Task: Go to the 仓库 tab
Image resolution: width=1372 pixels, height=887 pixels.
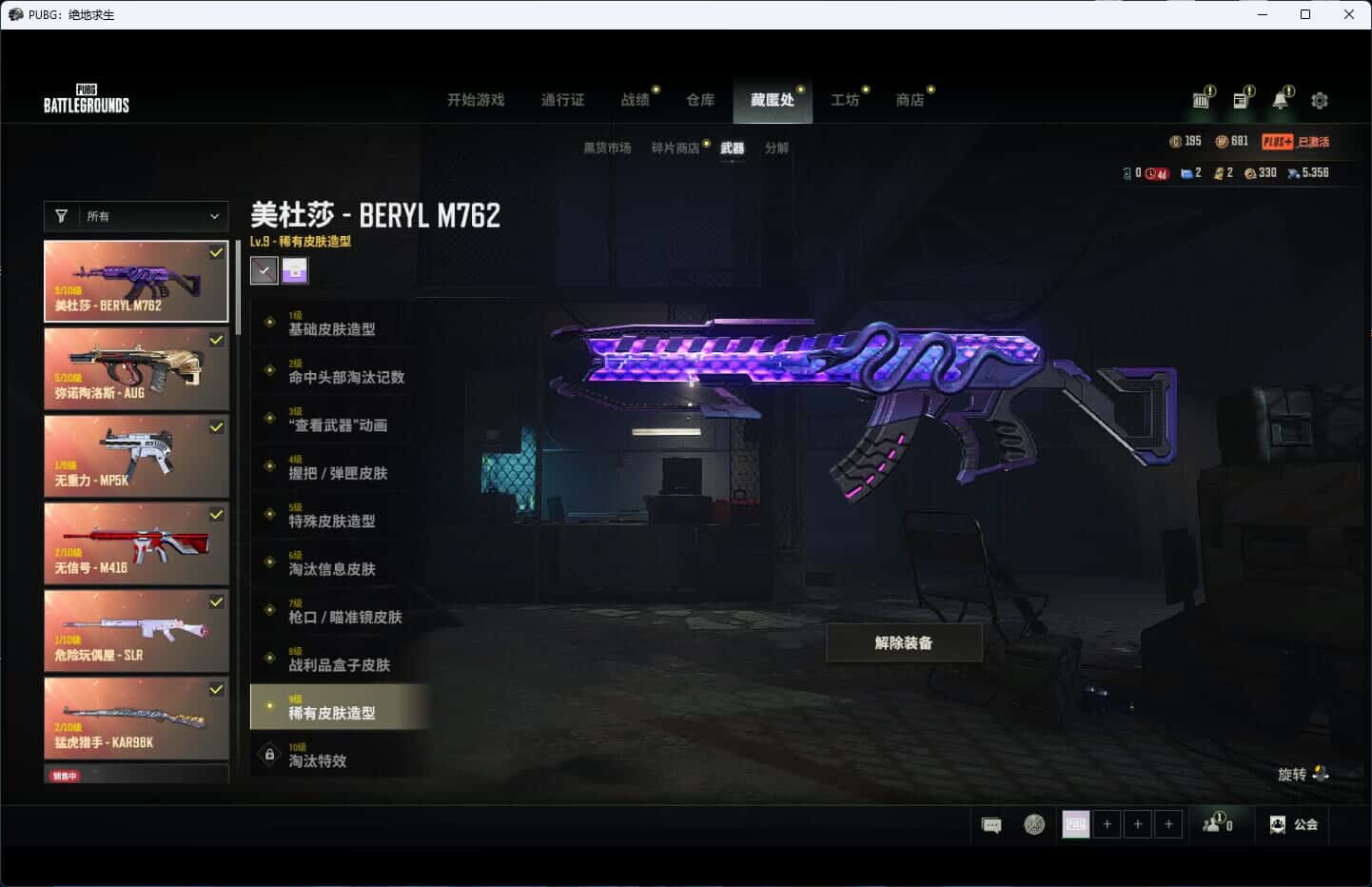Action: coord(700,100)
